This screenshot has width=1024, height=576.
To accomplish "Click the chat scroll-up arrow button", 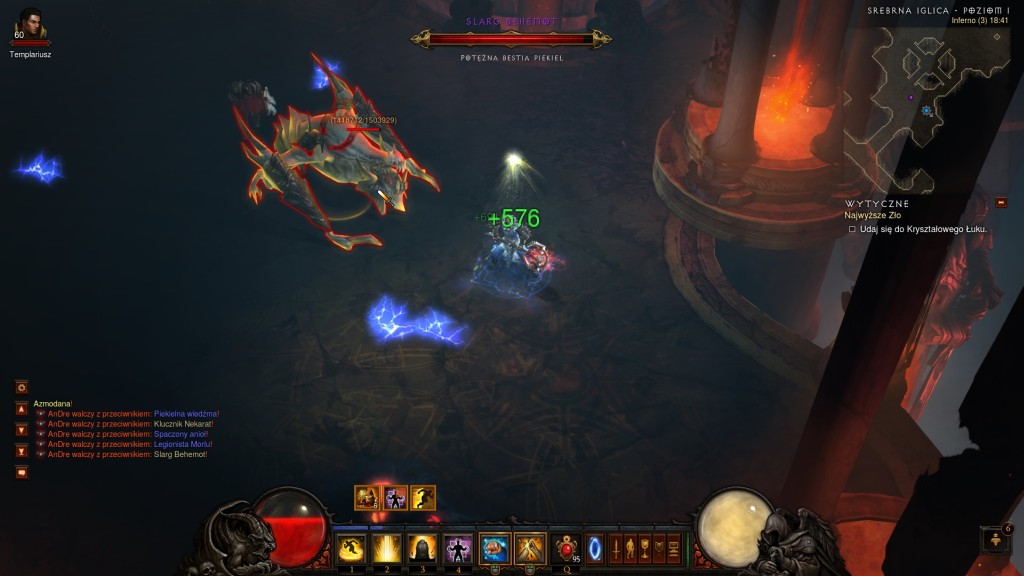I will click(21, 408).
